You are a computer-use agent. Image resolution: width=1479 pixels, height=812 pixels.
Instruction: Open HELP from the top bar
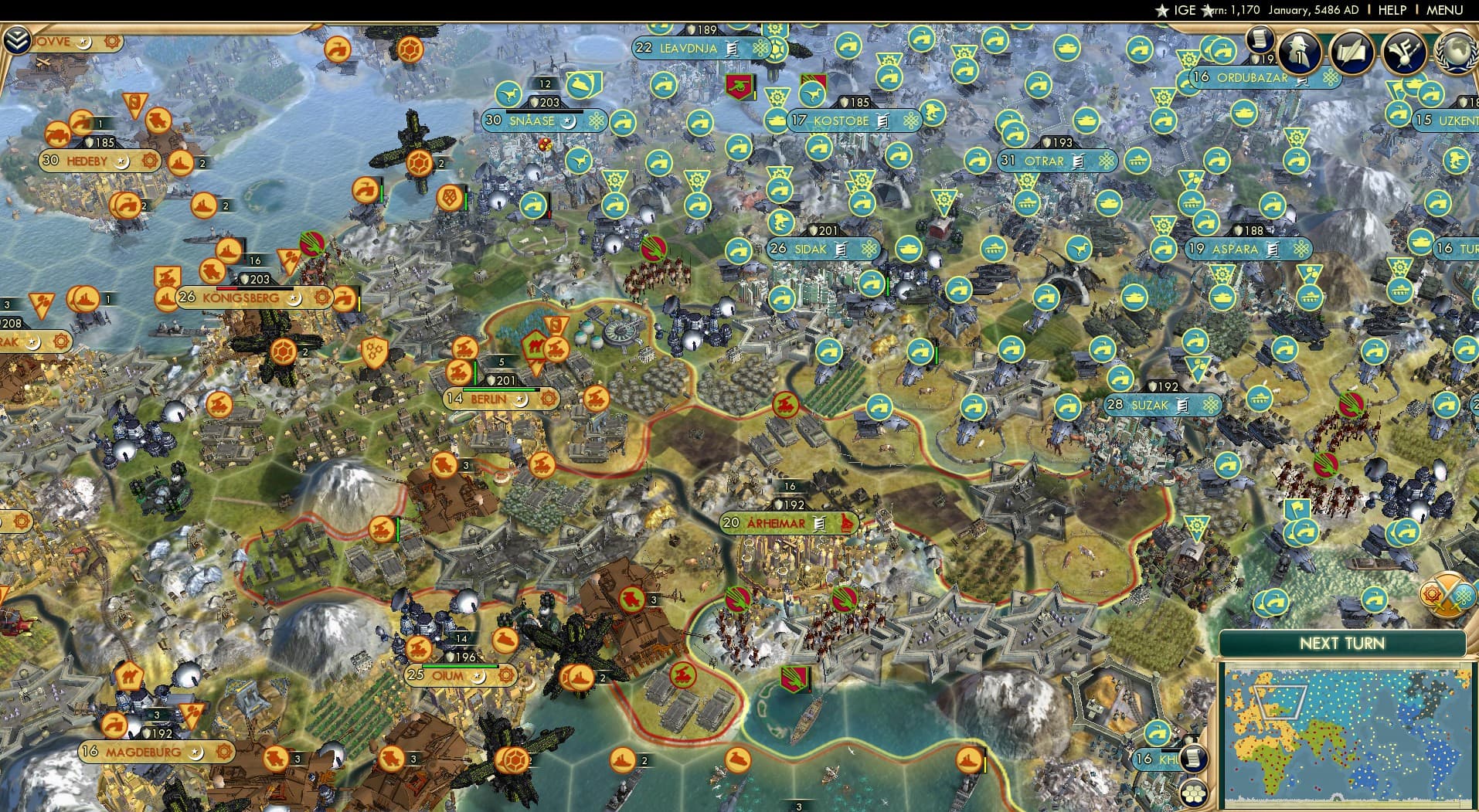pos(1391,11)
